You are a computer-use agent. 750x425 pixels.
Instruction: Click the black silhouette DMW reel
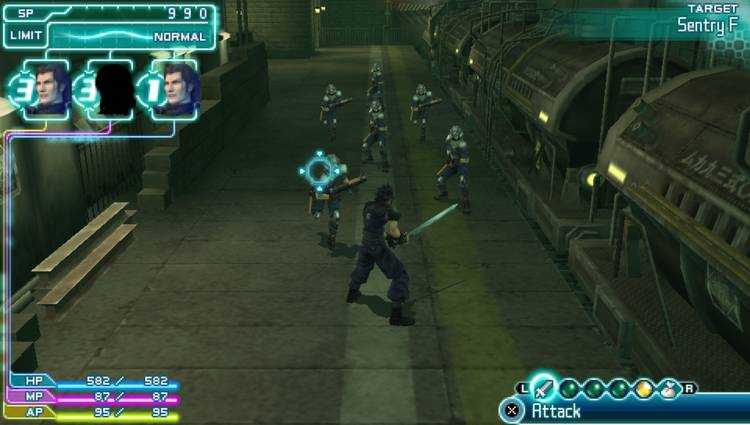click(112, 88)
